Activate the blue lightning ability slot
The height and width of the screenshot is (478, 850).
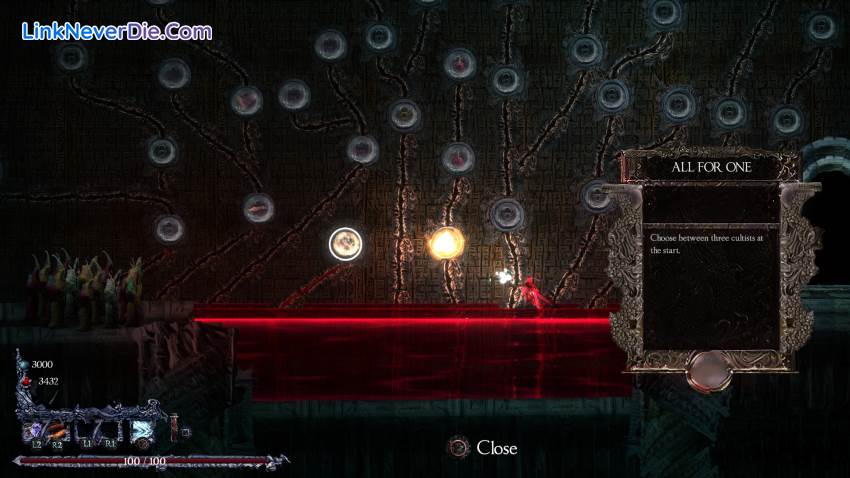(x=141, y=429)
